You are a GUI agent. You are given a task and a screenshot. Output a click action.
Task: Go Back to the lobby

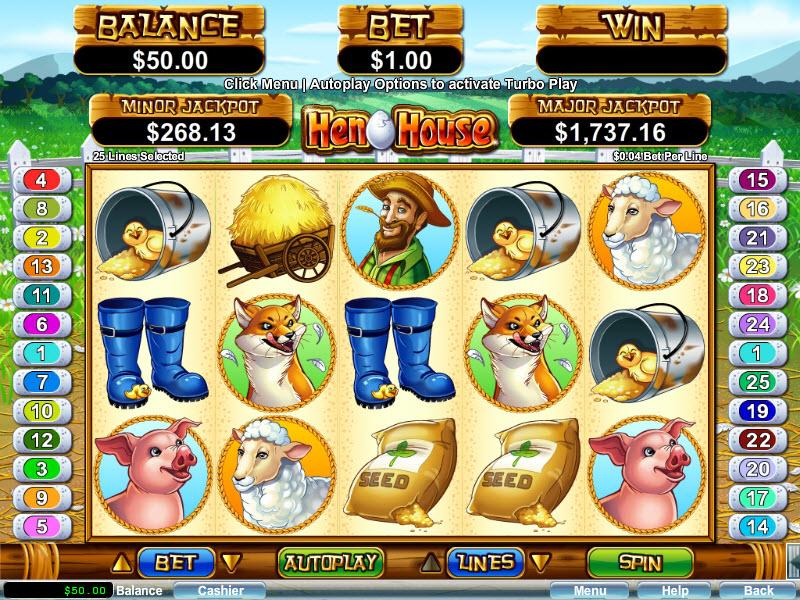(758, 591)
